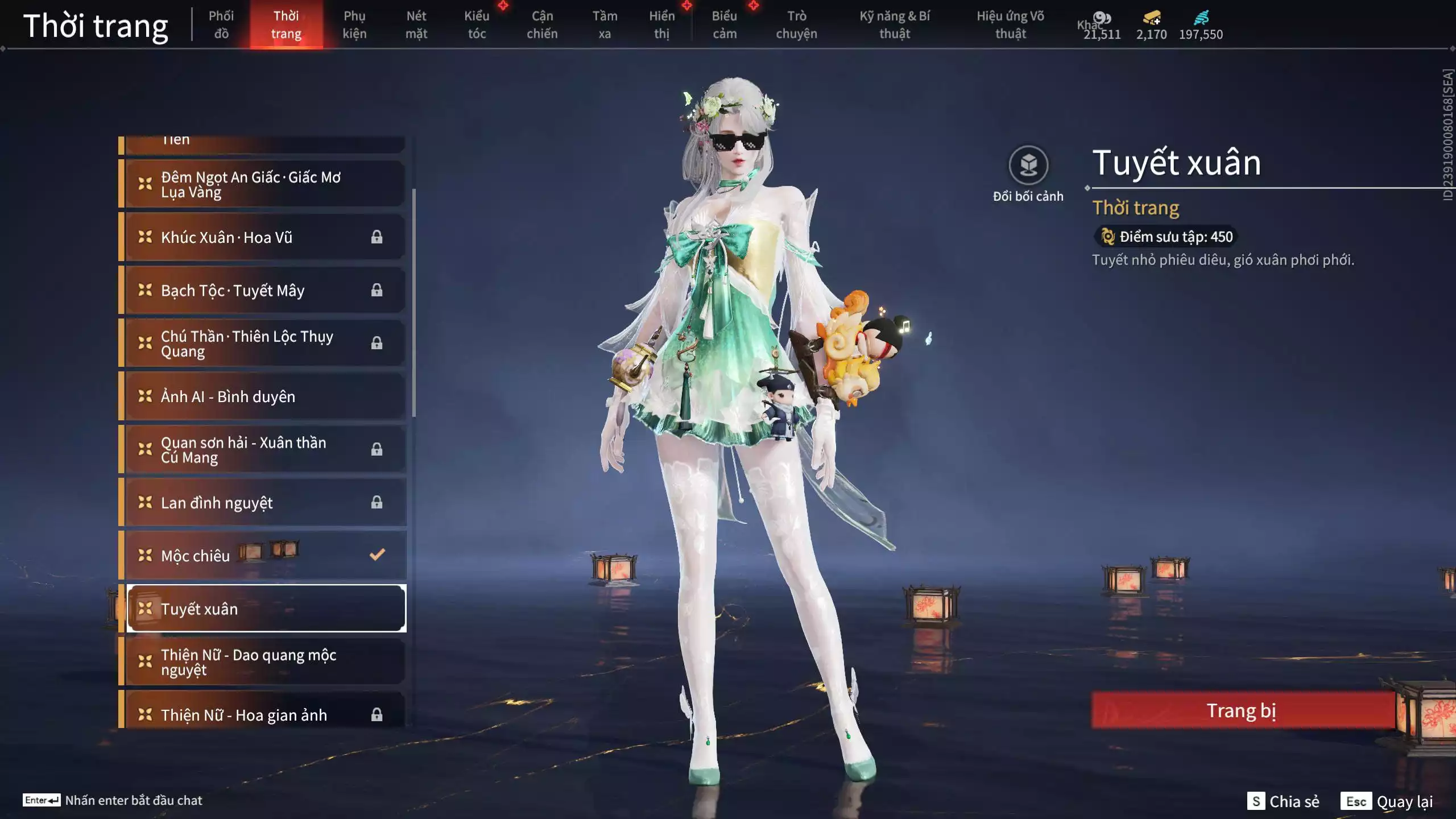Switch to Kiểu tóc tab
Screen dimensions: 1456x819
[477, 25]
